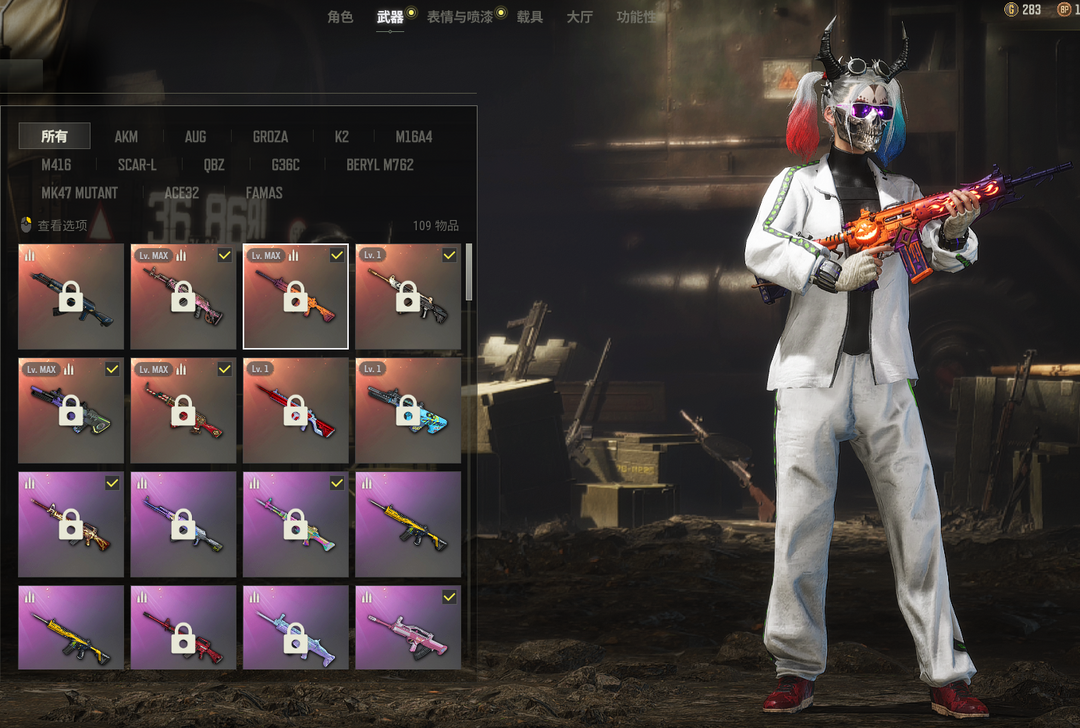Filter skins by FAMAS
The width and height of the screenshot is (1080, 728).
pyautogui.click(x=264, y=192)
